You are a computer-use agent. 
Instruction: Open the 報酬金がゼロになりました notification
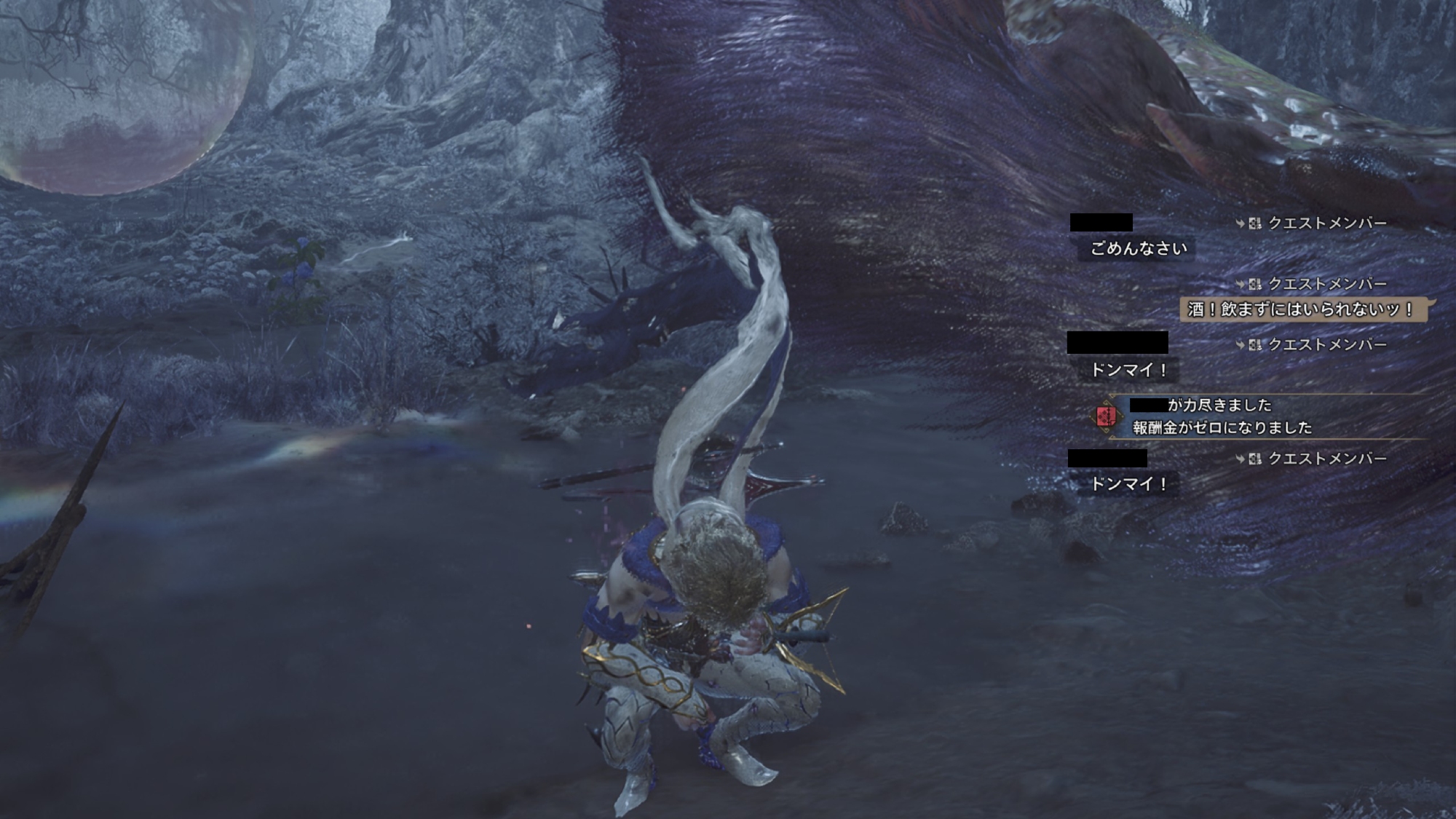point(1222,427)
